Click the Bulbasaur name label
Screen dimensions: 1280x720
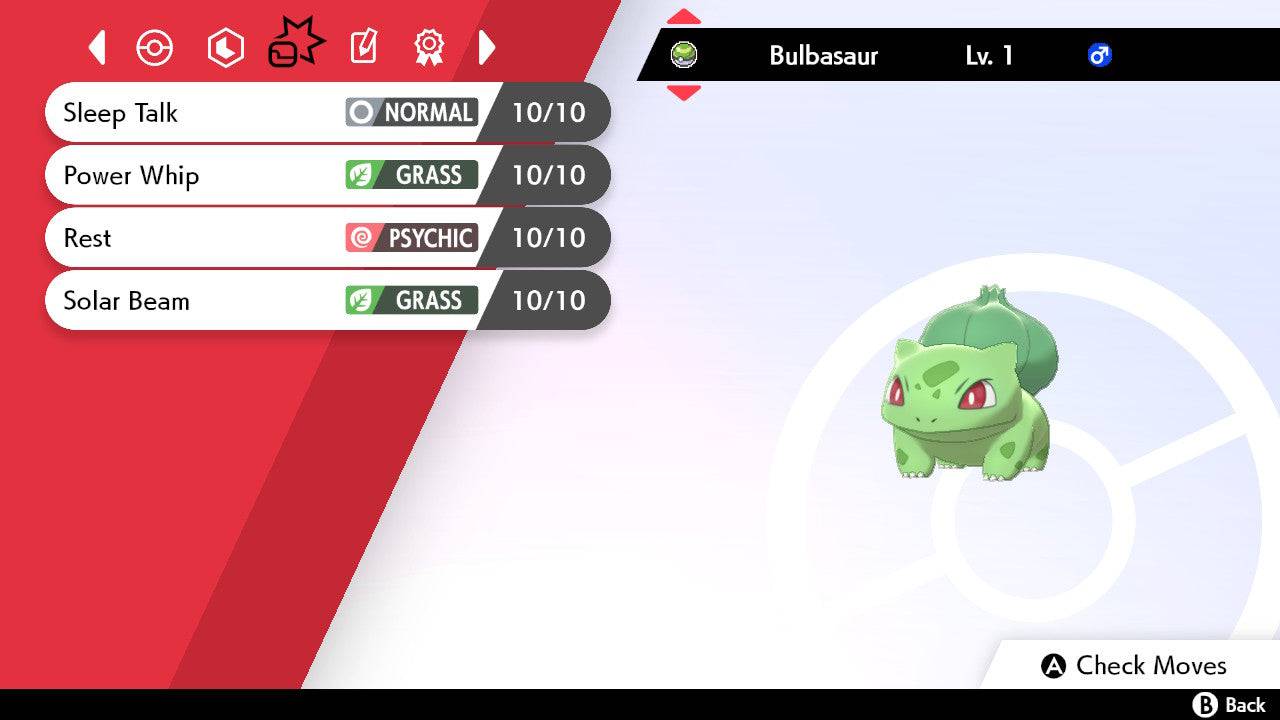pyautogui.click(x=822, y=56)
